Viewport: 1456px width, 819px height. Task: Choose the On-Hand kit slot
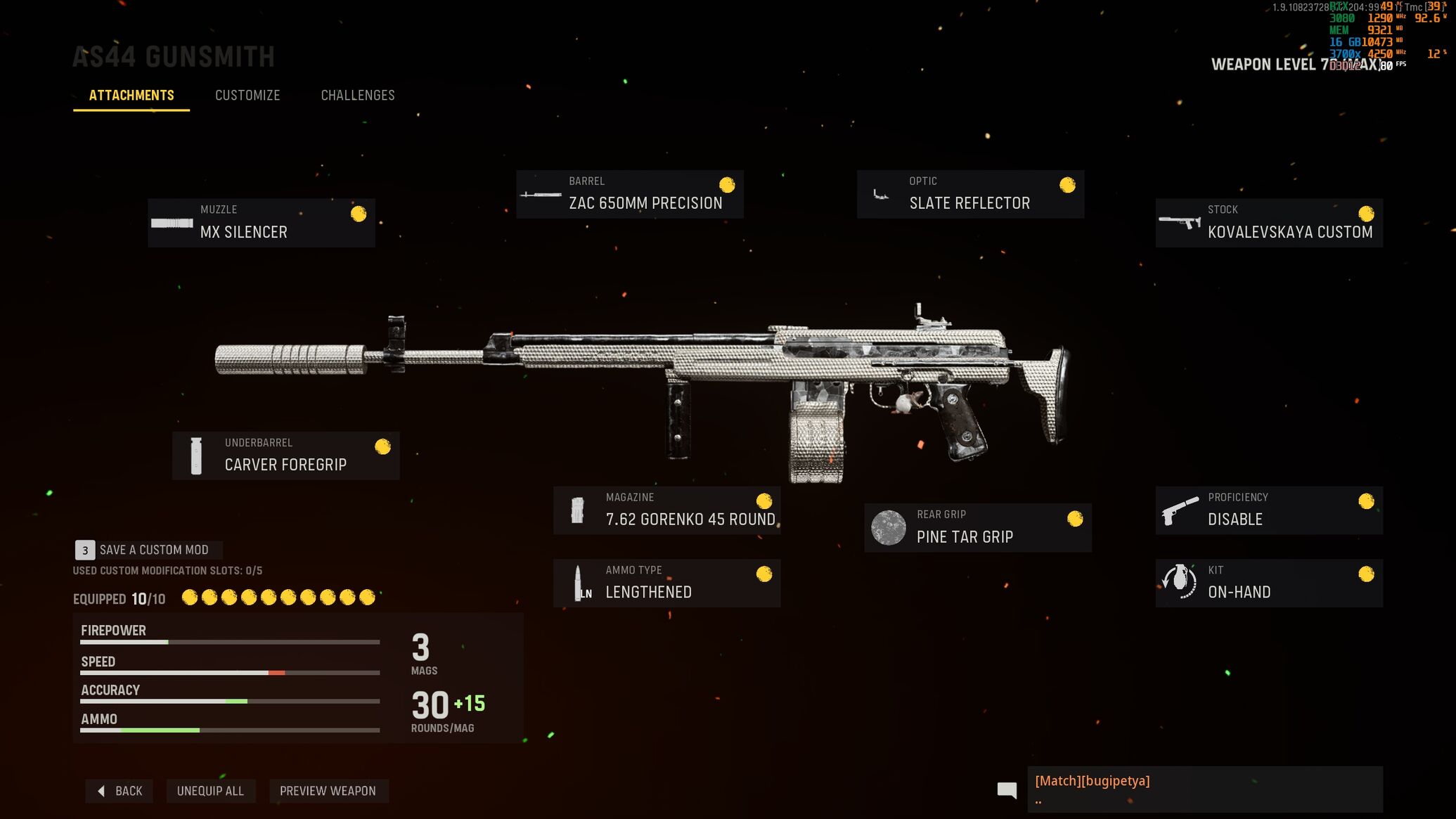coord(1269,583)
